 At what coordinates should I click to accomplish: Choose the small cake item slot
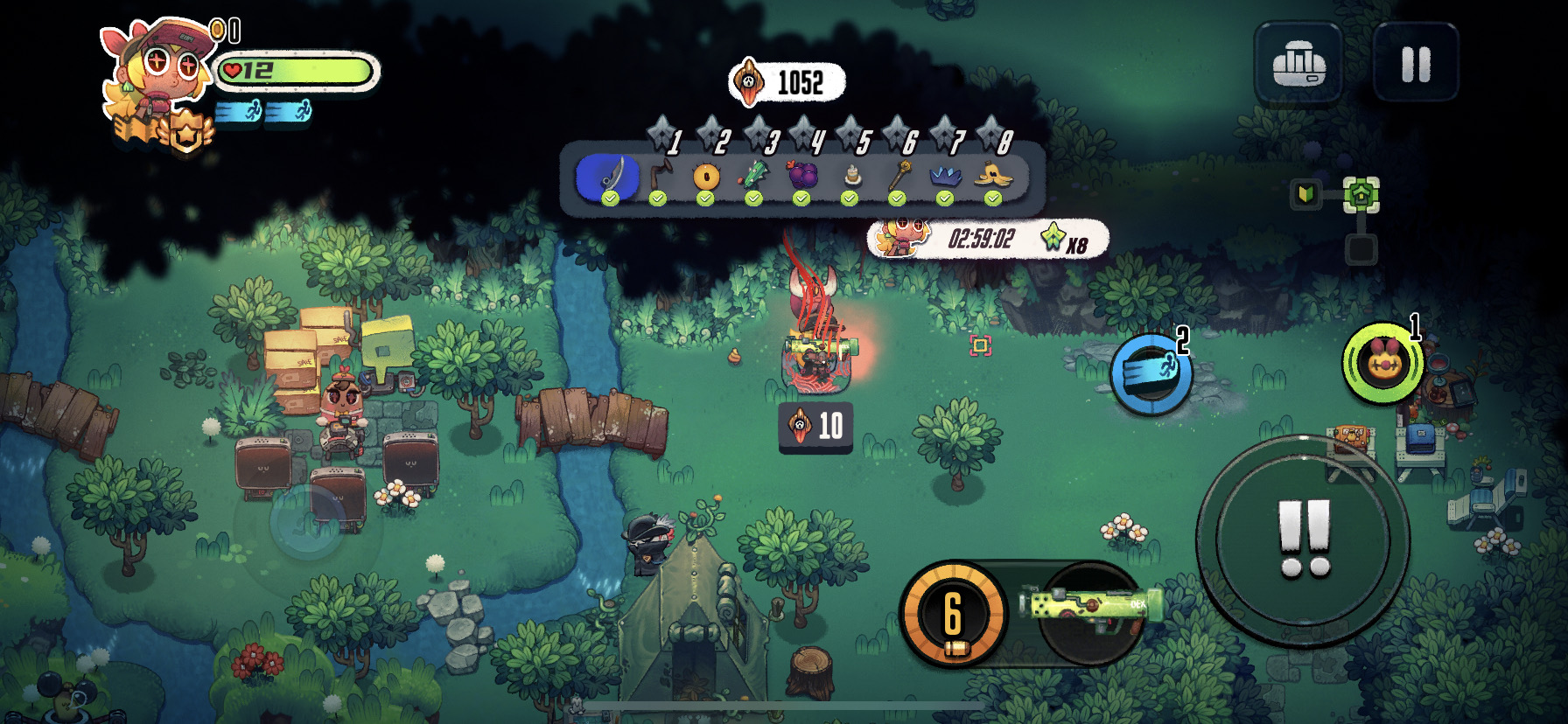pos(850,177)
